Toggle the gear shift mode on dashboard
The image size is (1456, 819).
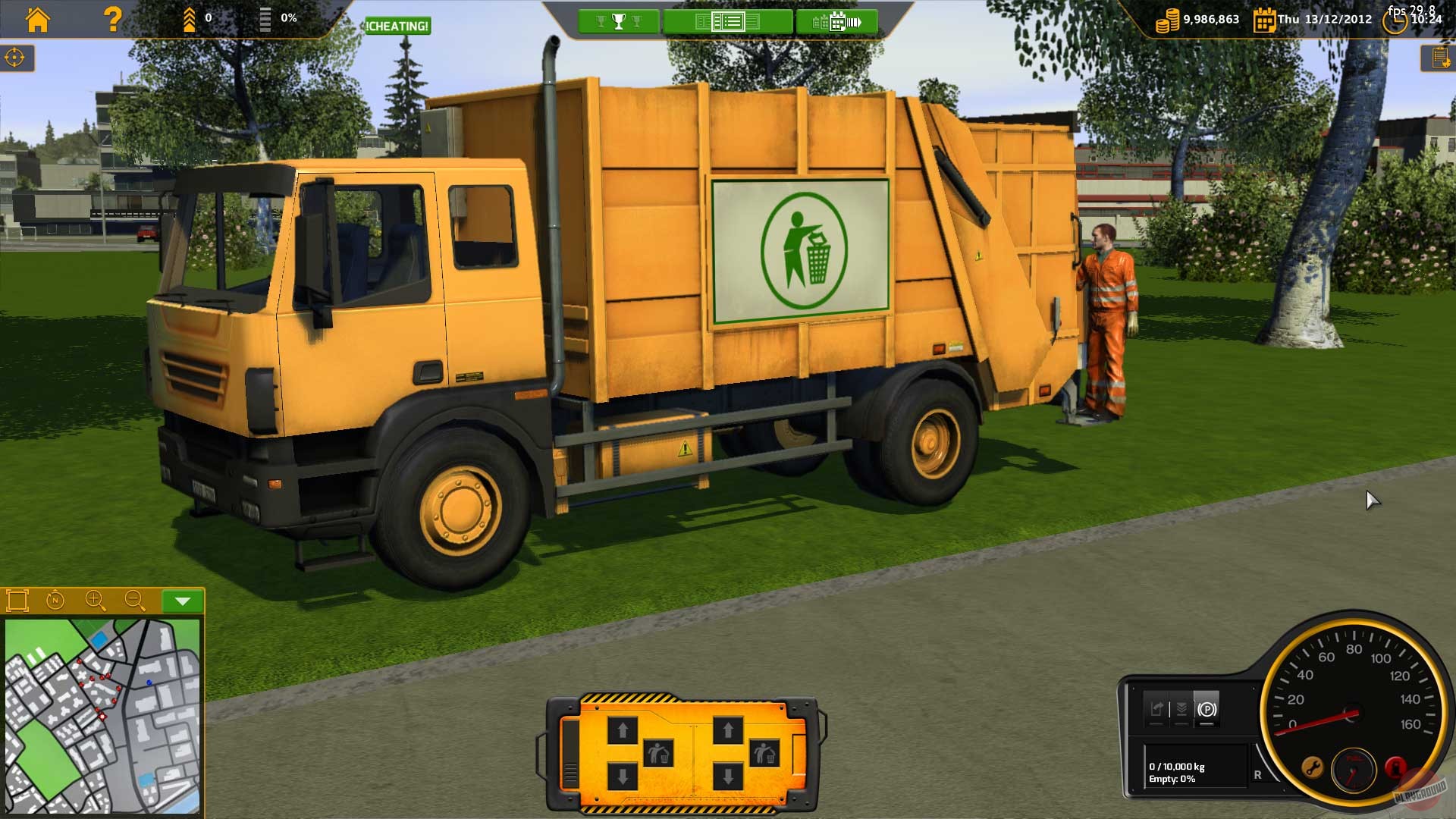(1181, 709)
